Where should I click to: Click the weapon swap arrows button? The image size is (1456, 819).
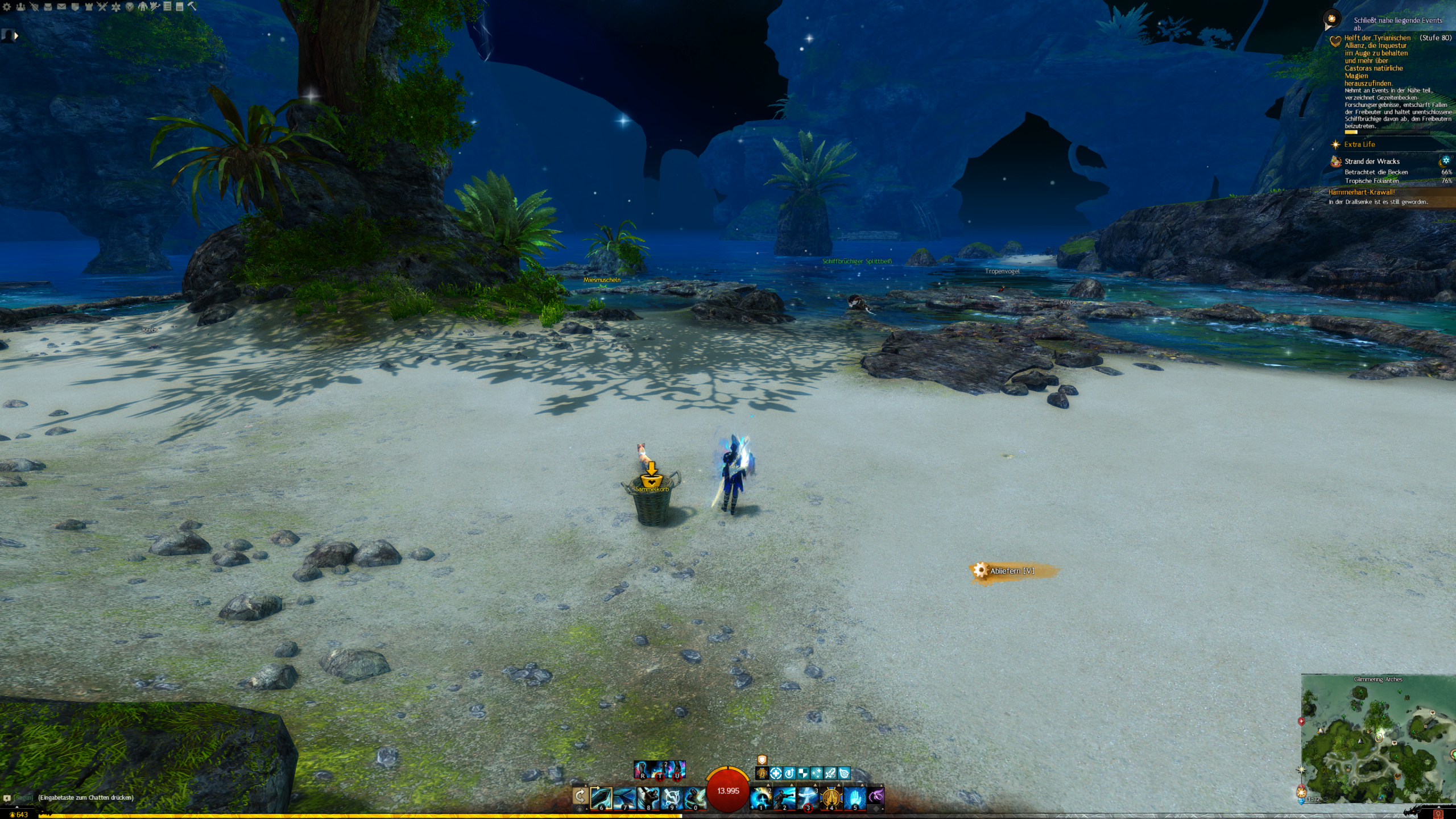[x=580, y=796]
